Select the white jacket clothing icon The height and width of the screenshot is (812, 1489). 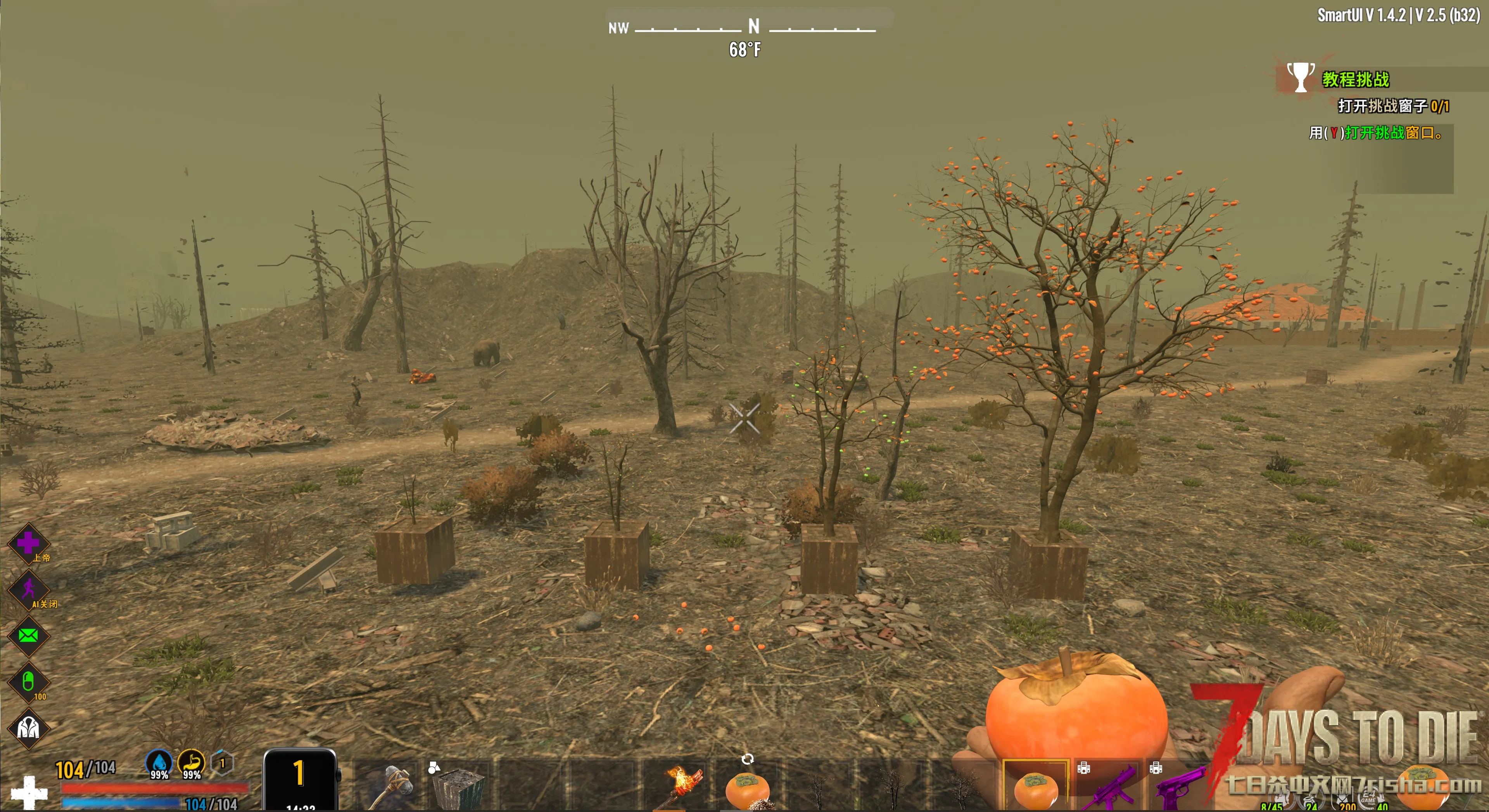point(28,728)
